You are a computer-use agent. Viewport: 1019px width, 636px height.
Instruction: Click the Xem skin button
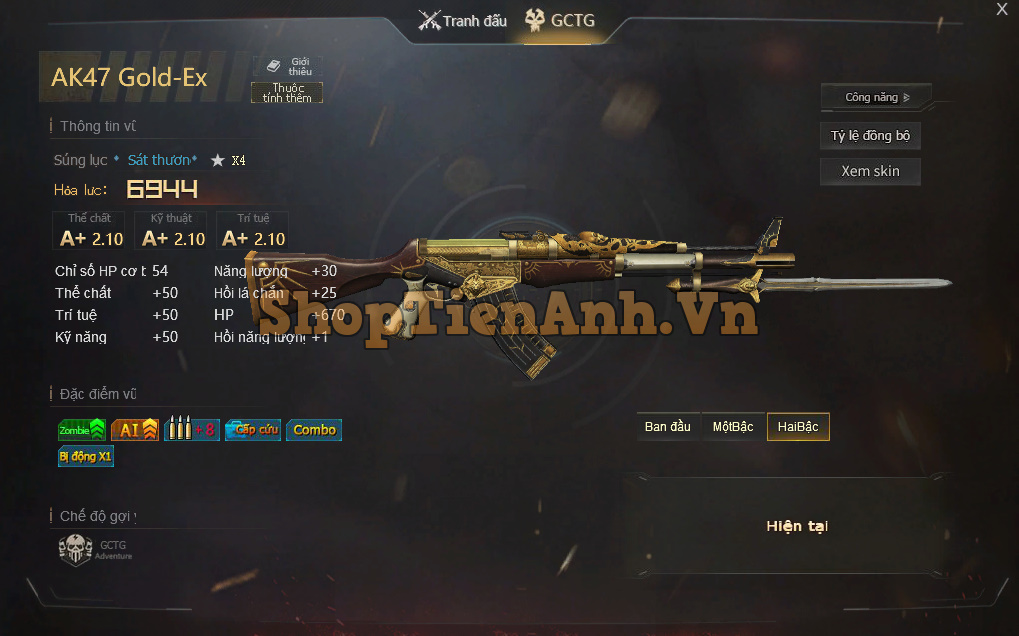[870, 171]
